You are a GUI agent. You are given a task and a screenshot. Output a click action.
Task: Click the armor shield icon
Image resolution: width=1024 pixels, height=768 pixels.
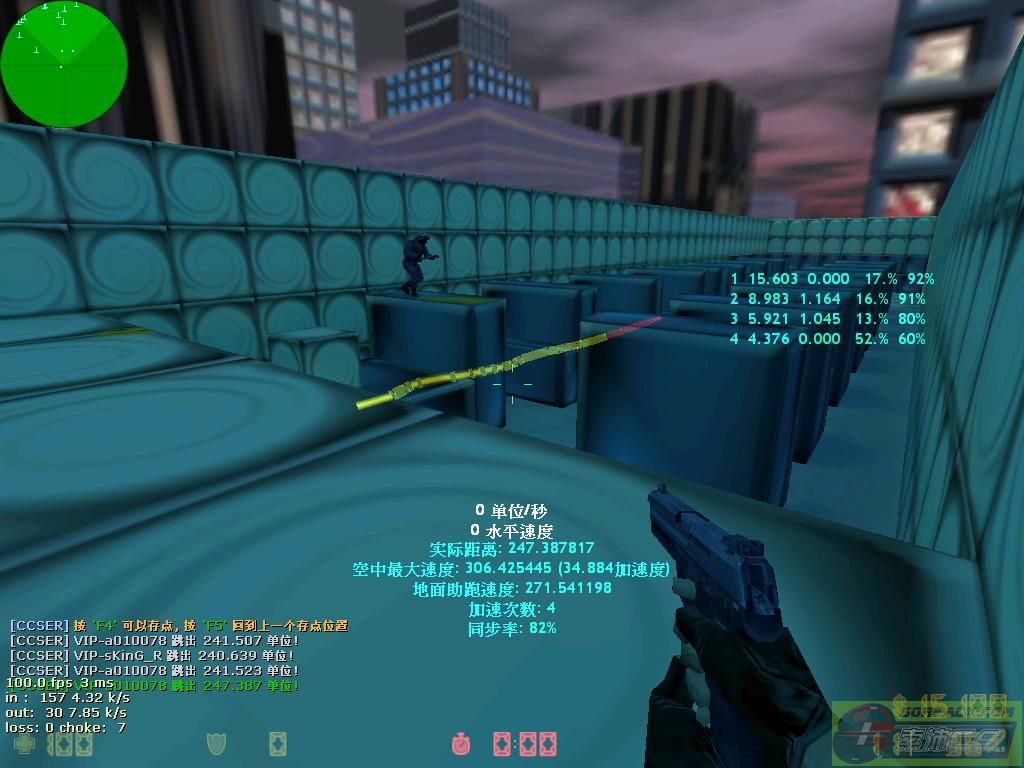click(216, 744)
